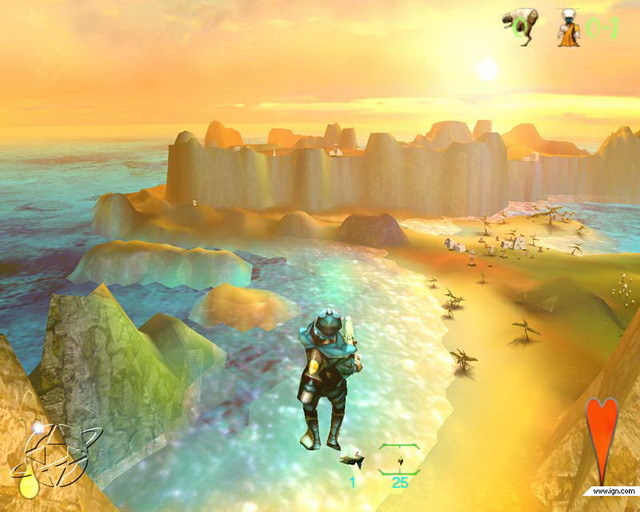Select the pistol weapon slot
Screen dimensions: 640x512
click(351, 462)
